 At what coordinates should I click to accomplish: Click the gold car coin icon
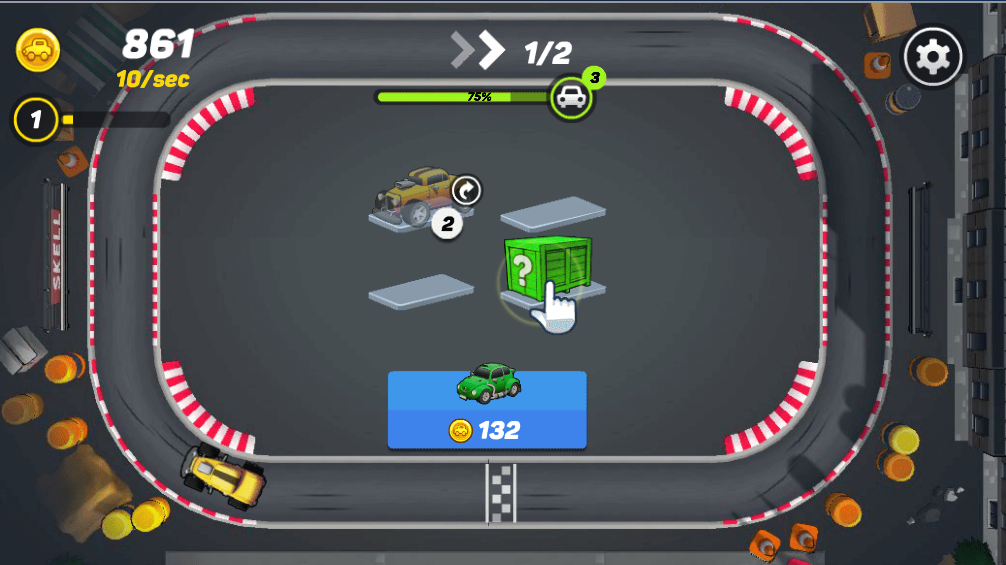[38, 49]
